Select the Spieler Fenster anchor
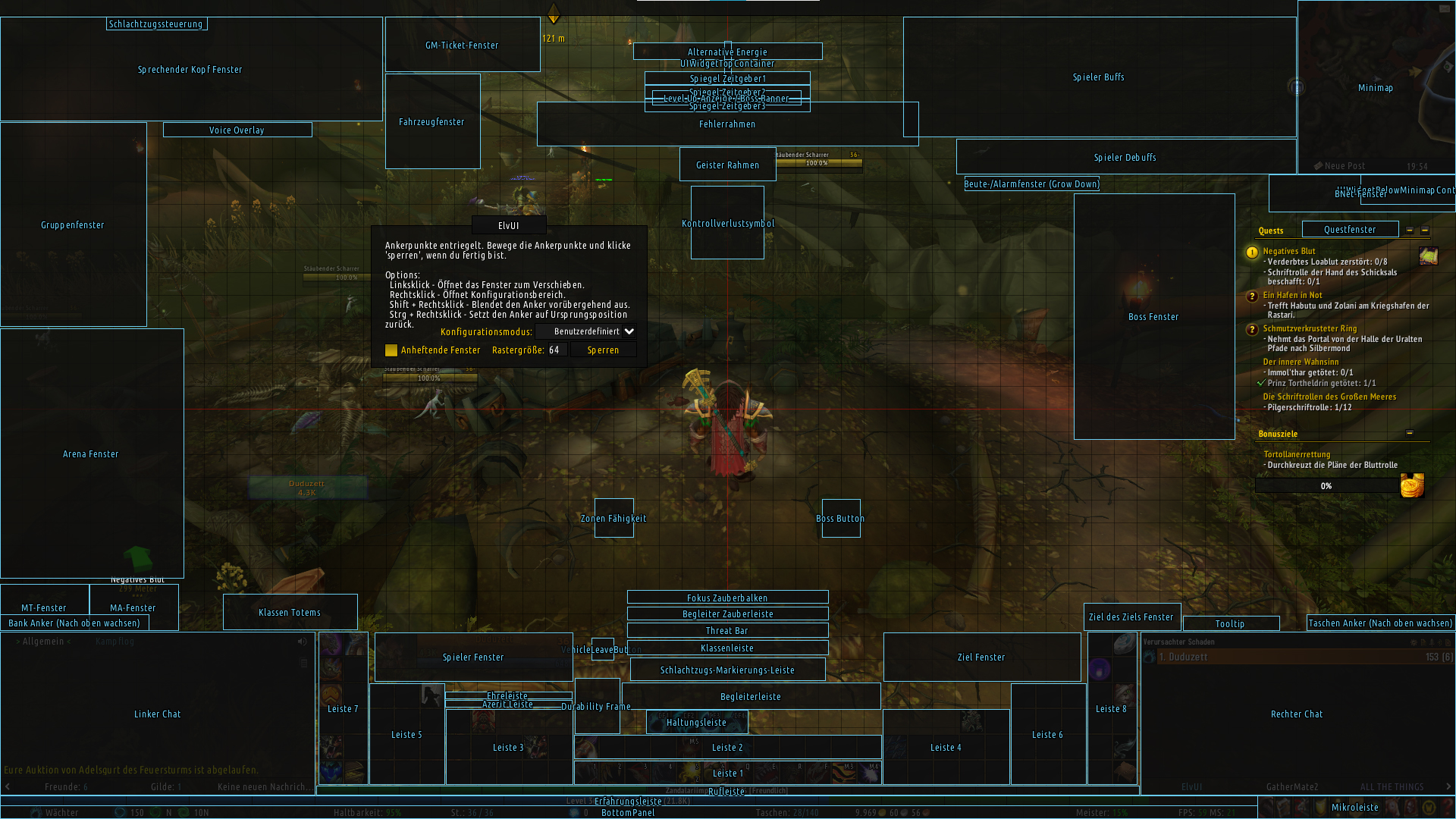 [x=473, y=657]
